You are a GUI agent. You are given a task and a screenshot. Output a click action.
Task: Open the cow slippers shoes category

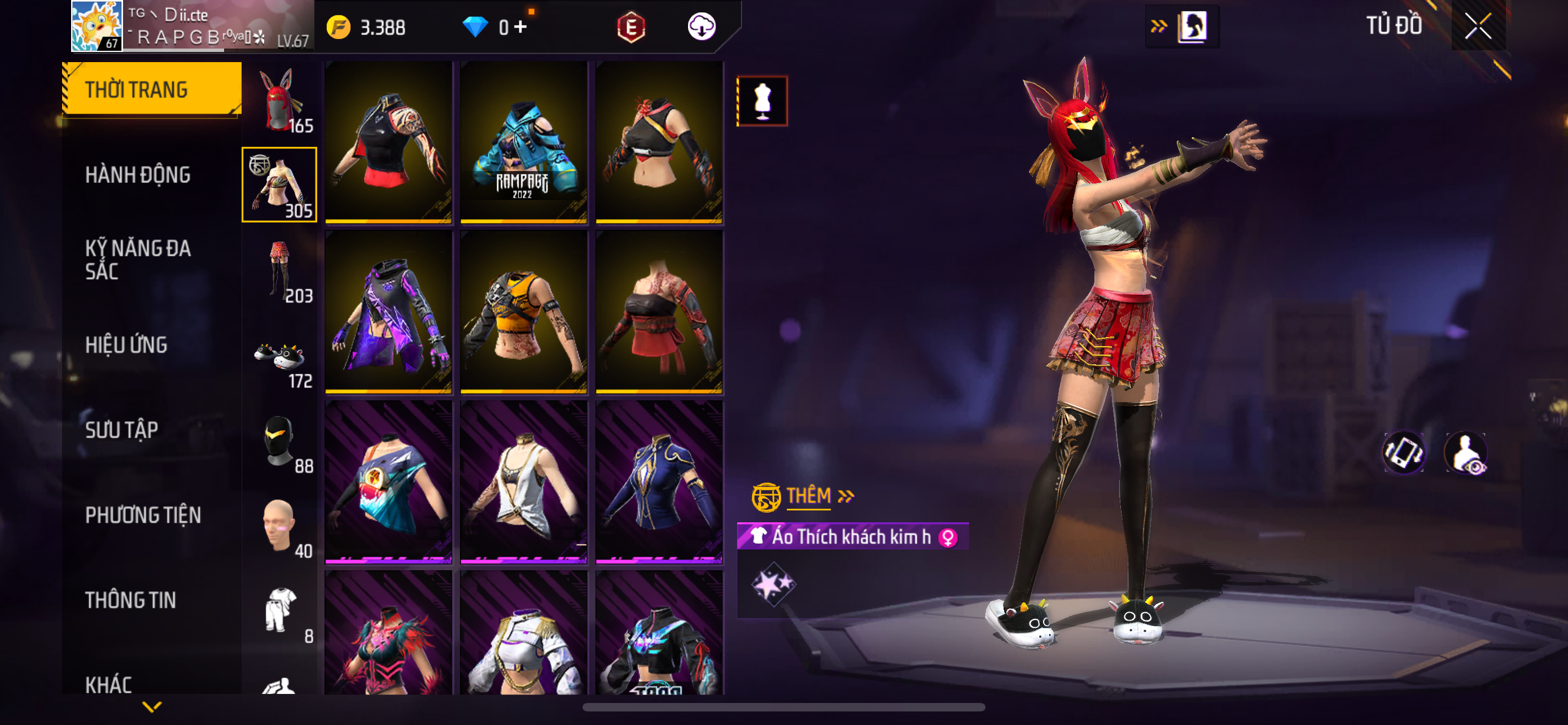tap(279, 356)
